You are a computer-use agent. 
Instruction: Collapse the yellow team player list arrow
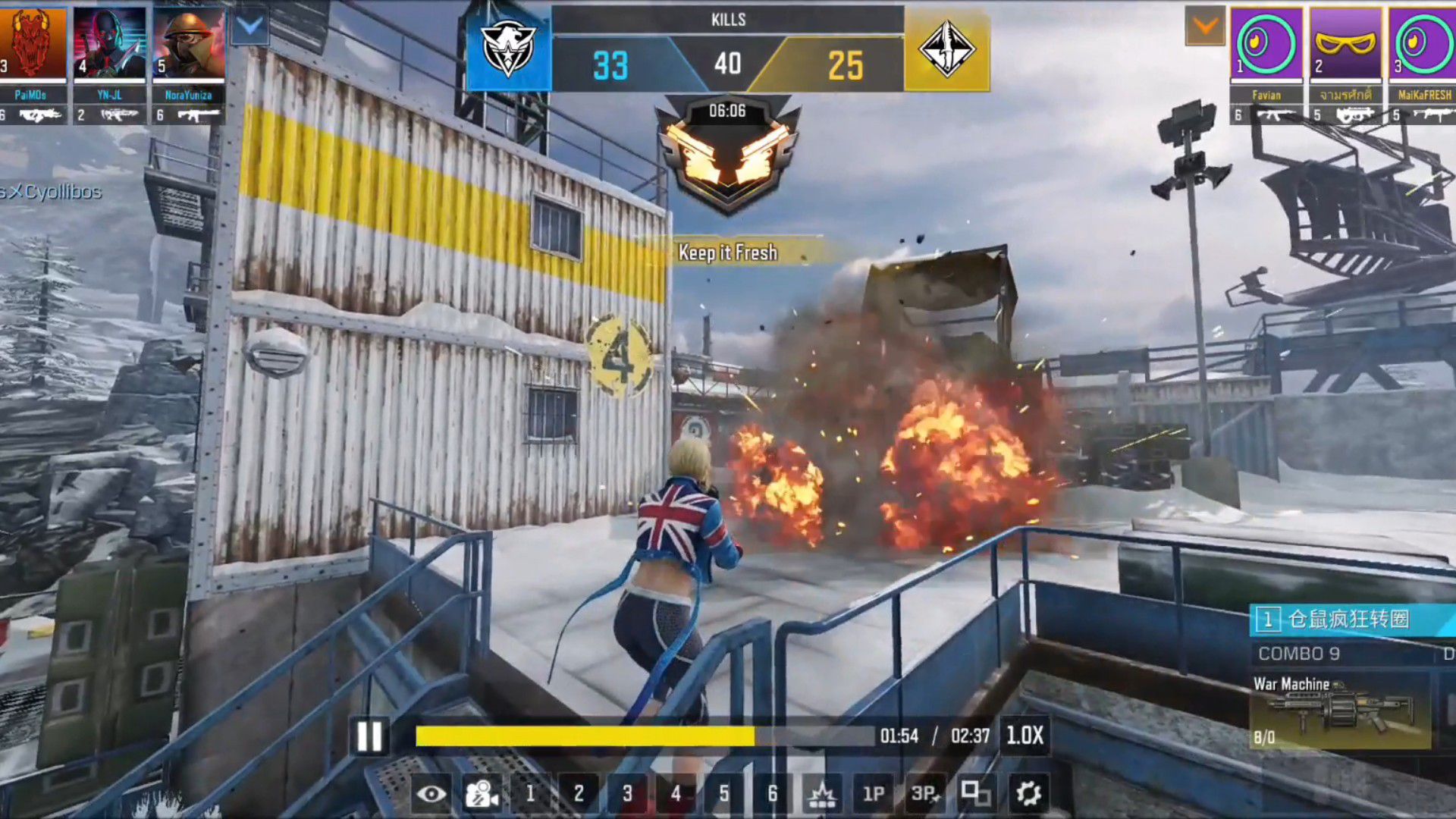coord(1205,27)
